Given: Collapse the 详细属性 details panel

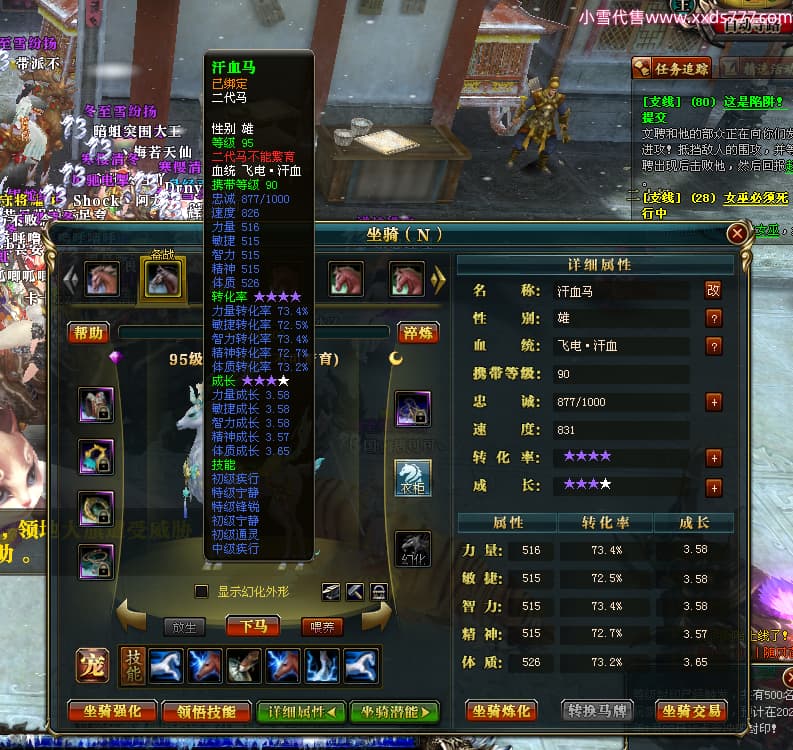Looking at the screenshot, I should [300, 712].
